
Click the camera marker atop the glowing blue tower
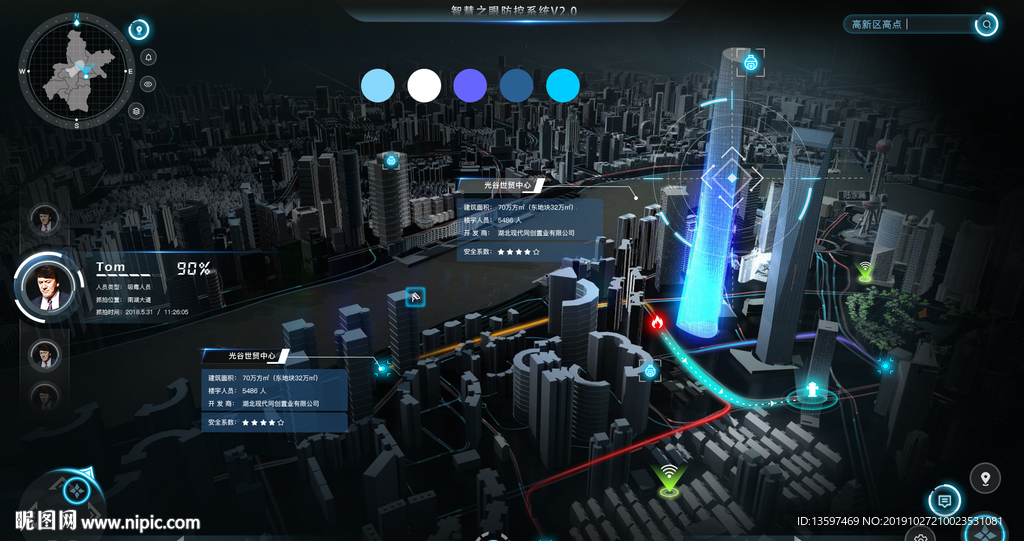click(x=750, y=63)
